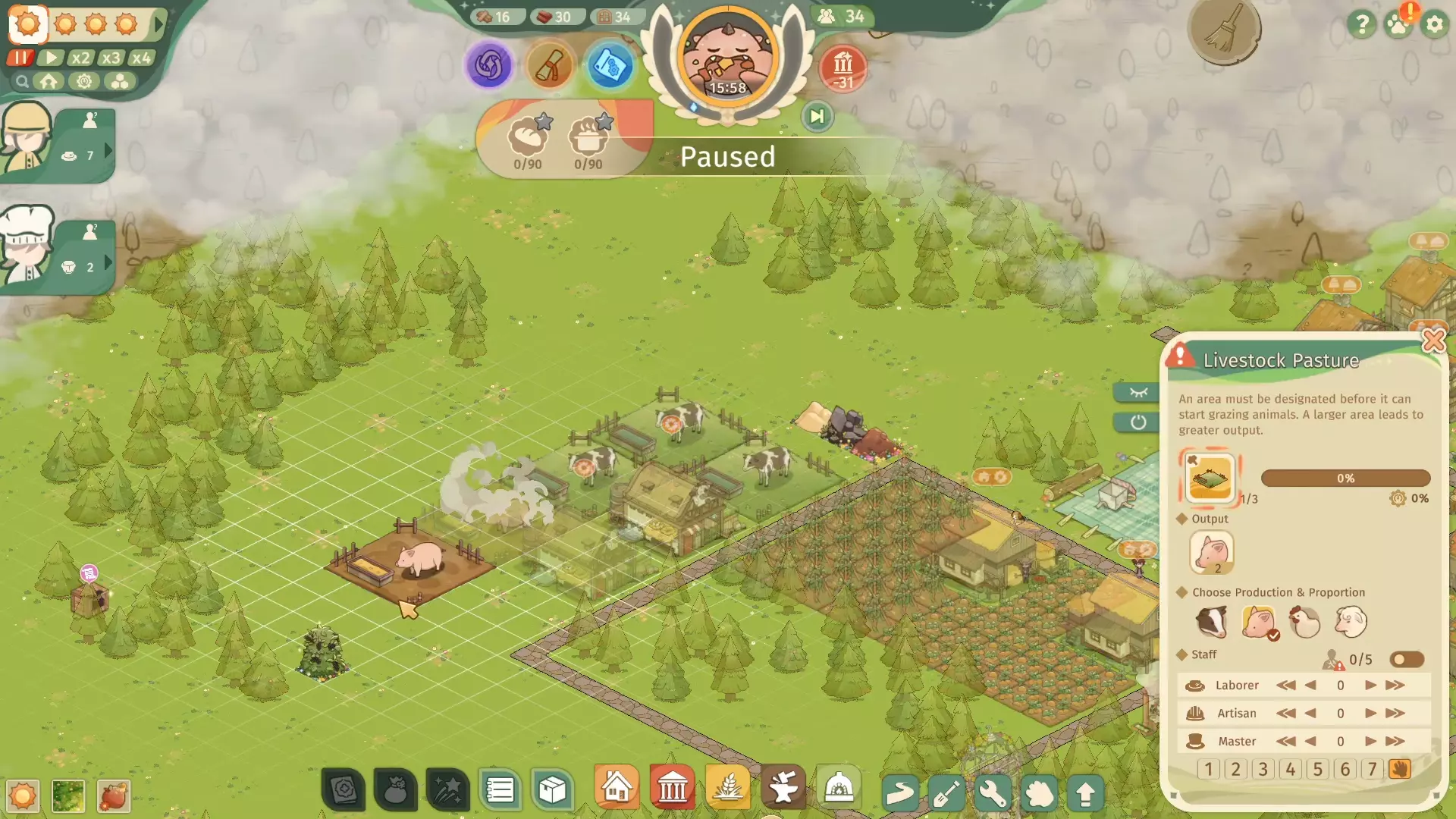Set game speed to x4

[x=141, y=58]
